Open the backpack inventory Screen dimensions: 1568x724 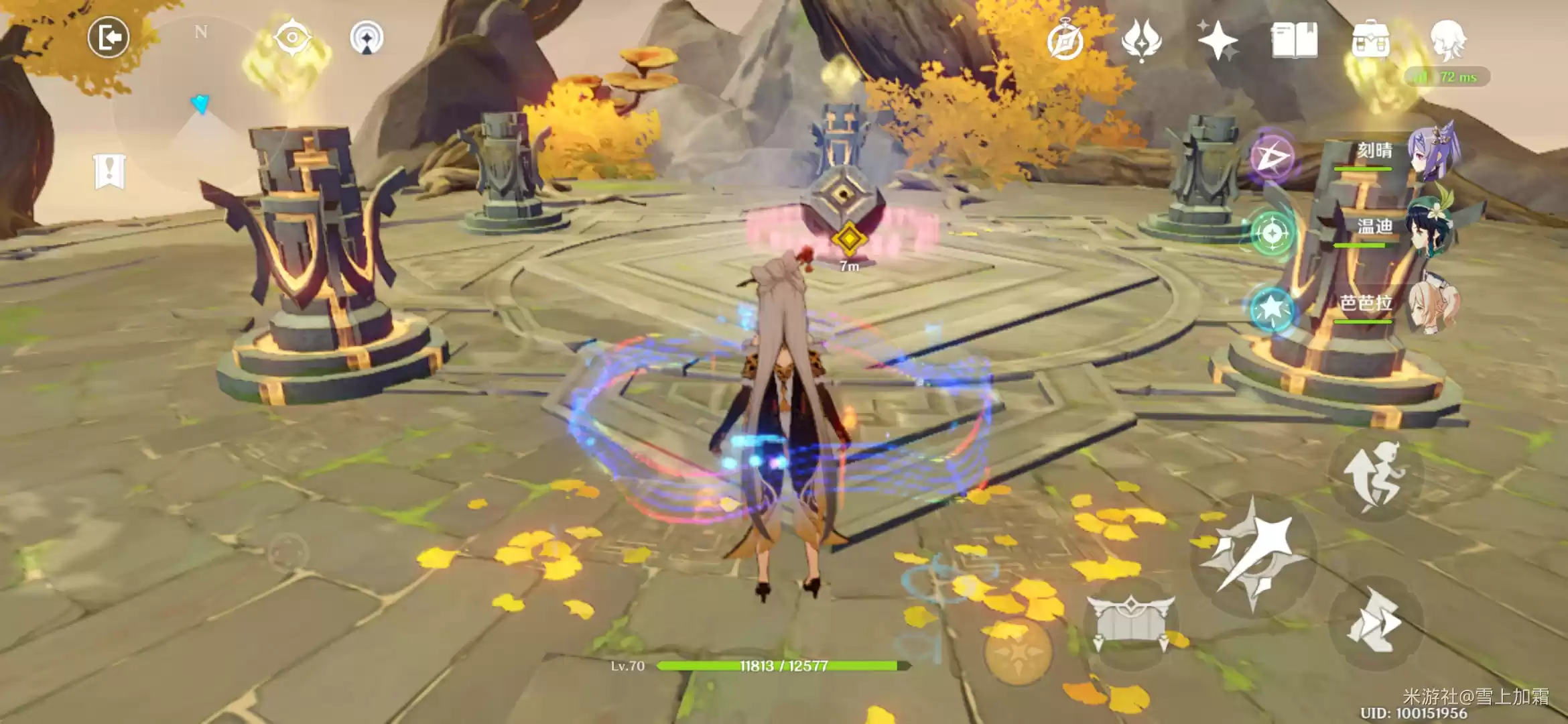click(x=1370, y=40)
